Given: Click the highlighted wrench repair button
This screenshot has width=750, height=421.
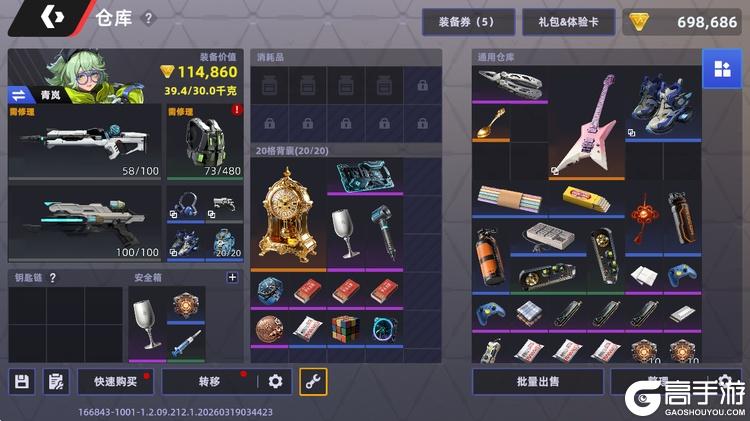Looking at the screenshot, I should coord(313,381).
